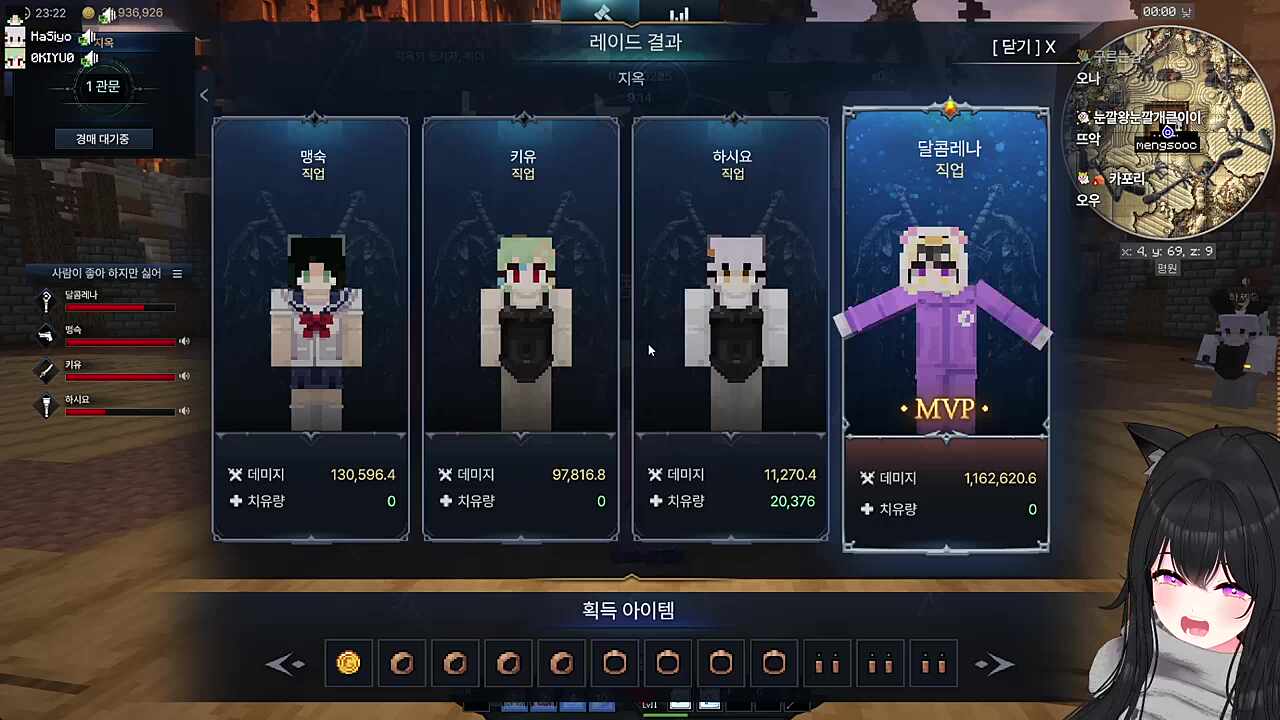1280x720 pixels.
Task: Switch to the 지옥 raid result tab
Action: click(631, 78)
